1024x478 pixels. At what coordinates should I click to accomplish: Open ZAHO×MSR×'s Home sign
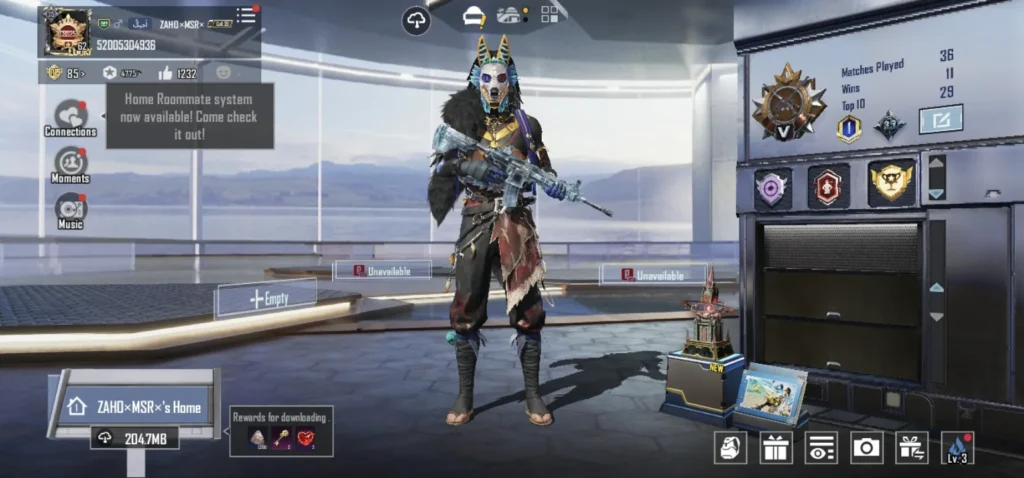[135, 407]
